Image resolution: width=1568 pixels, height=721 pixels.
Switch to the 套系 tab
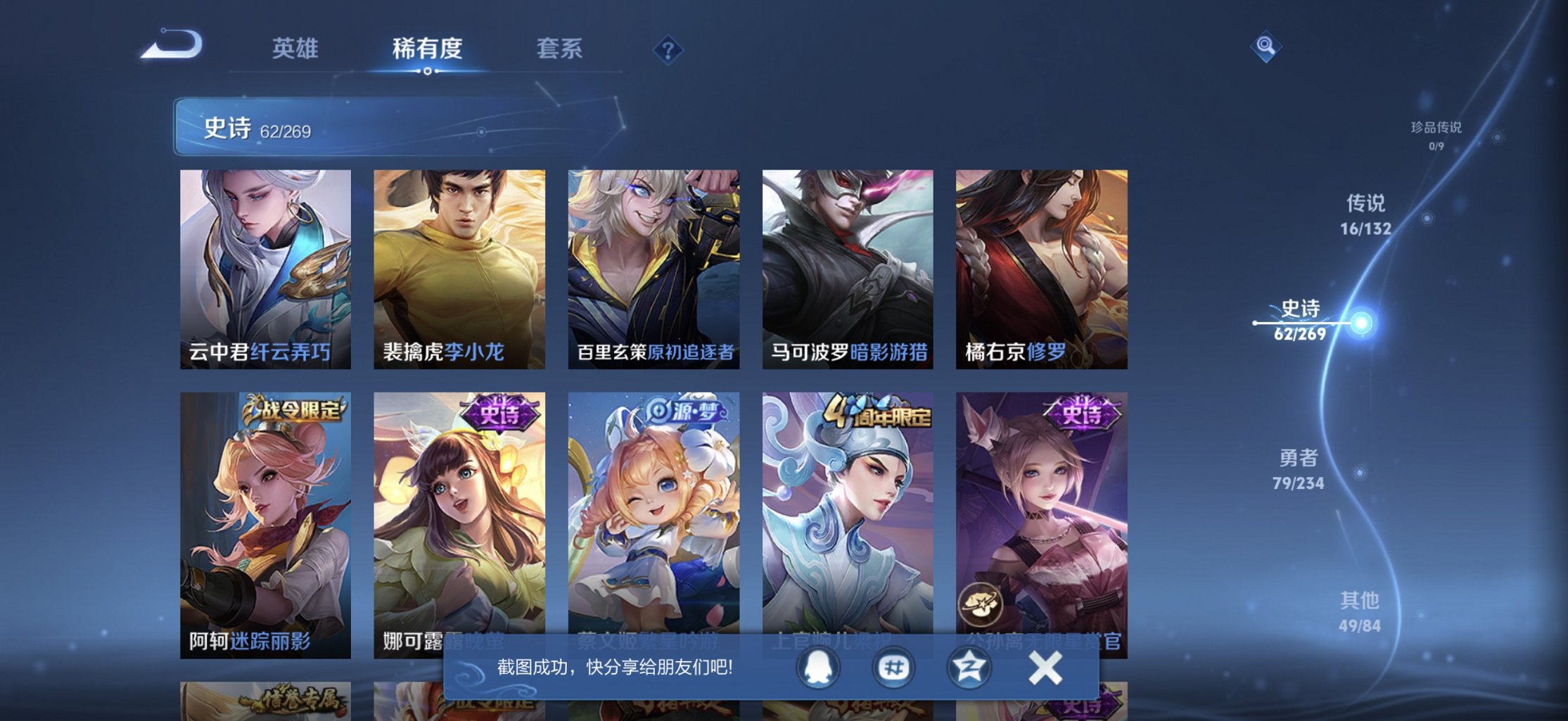(x=559, y=49)
